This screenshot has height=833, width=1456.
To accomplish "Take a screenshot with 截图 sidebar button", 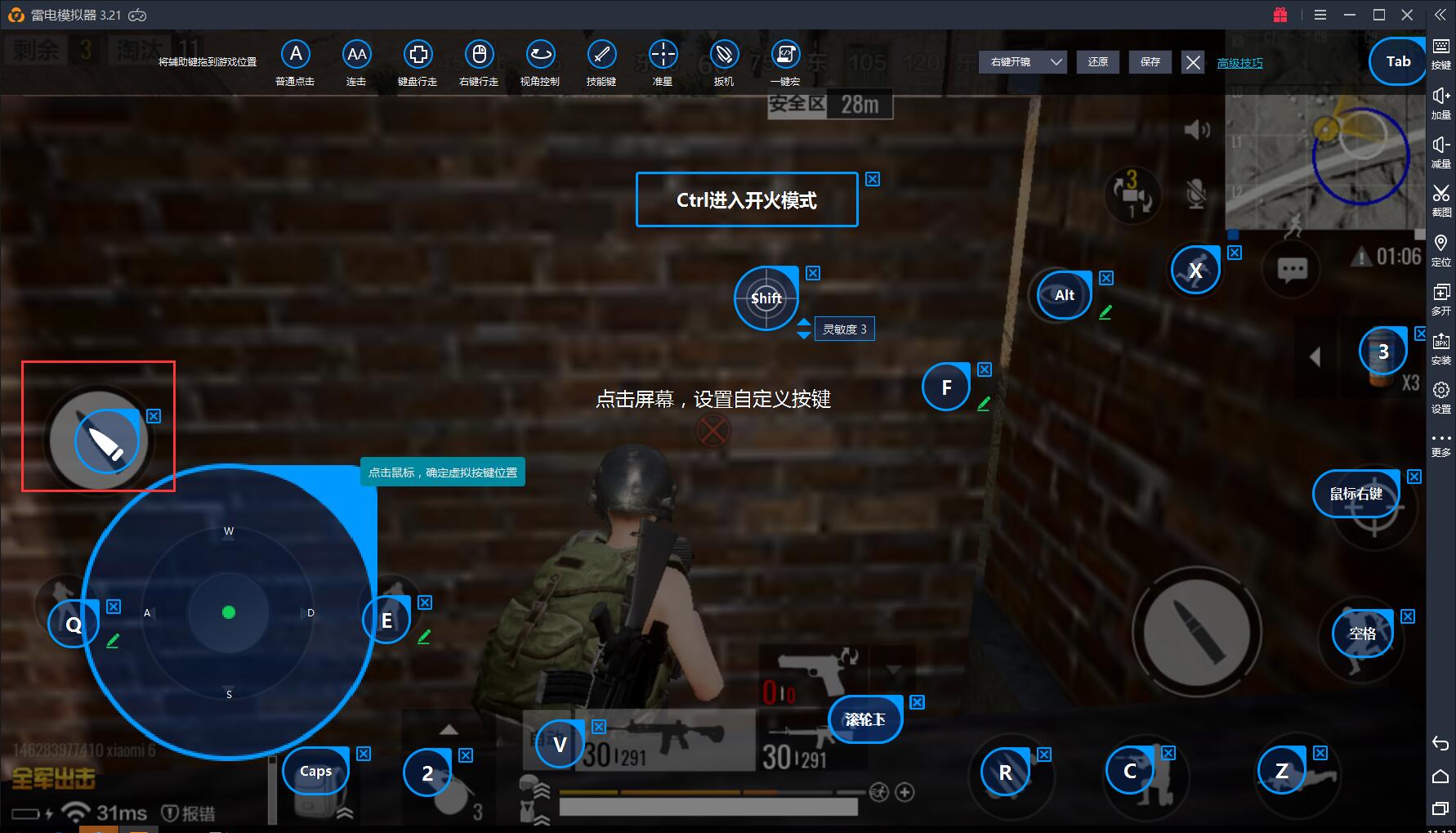I will [1440, 199].
